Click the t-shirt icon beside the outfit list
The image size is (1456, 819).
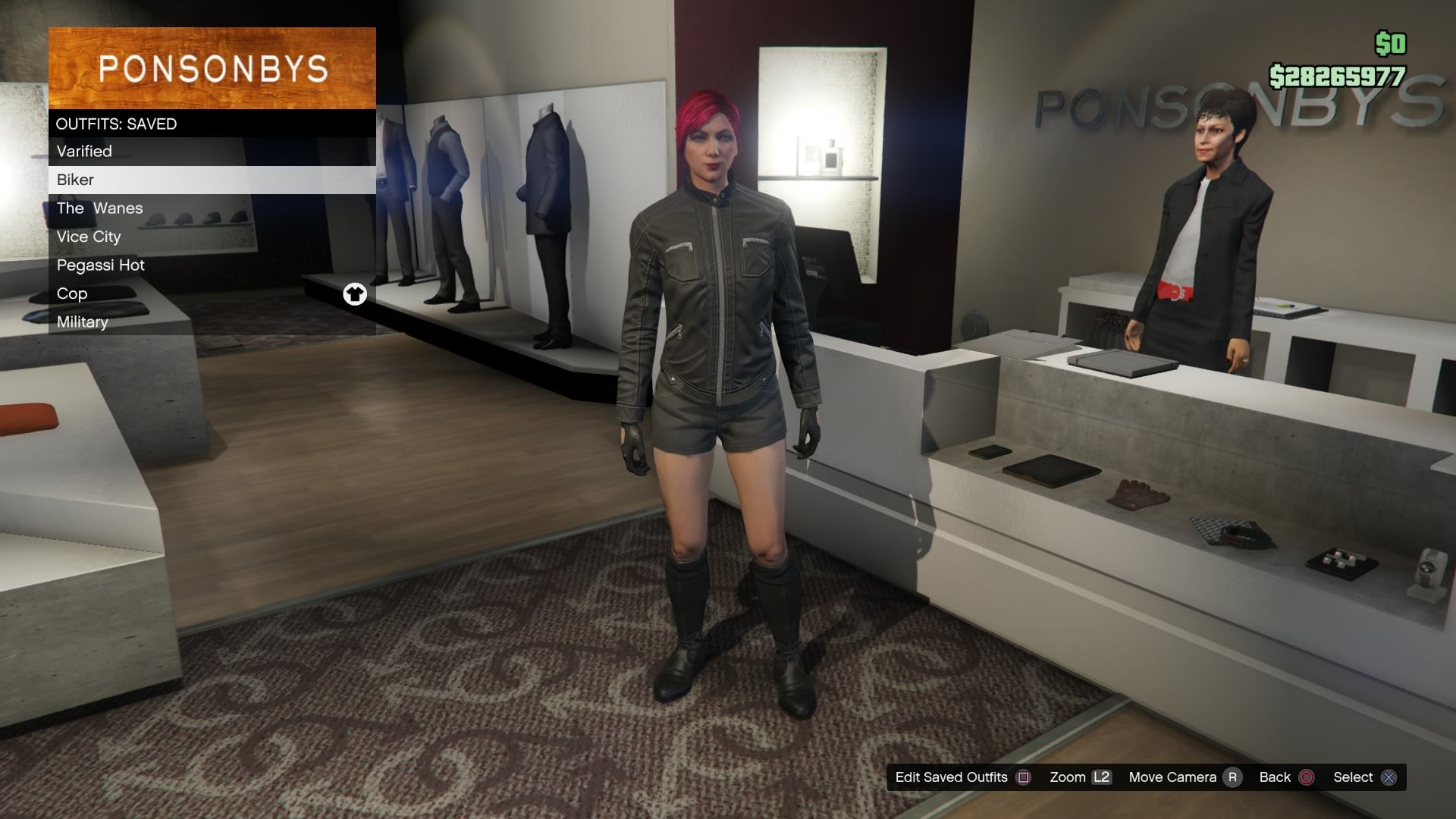click(355, 294)
